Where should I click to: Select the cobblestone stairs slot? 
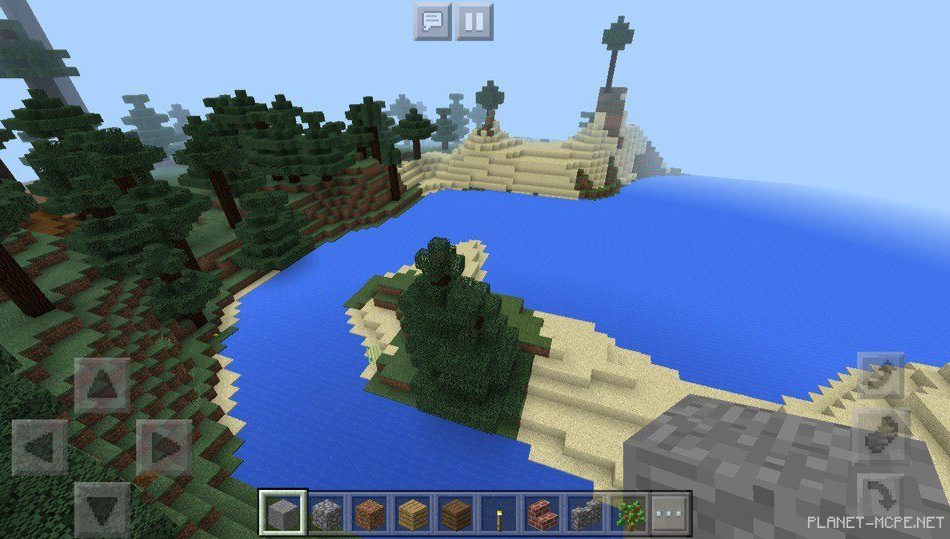pos(585,514)
